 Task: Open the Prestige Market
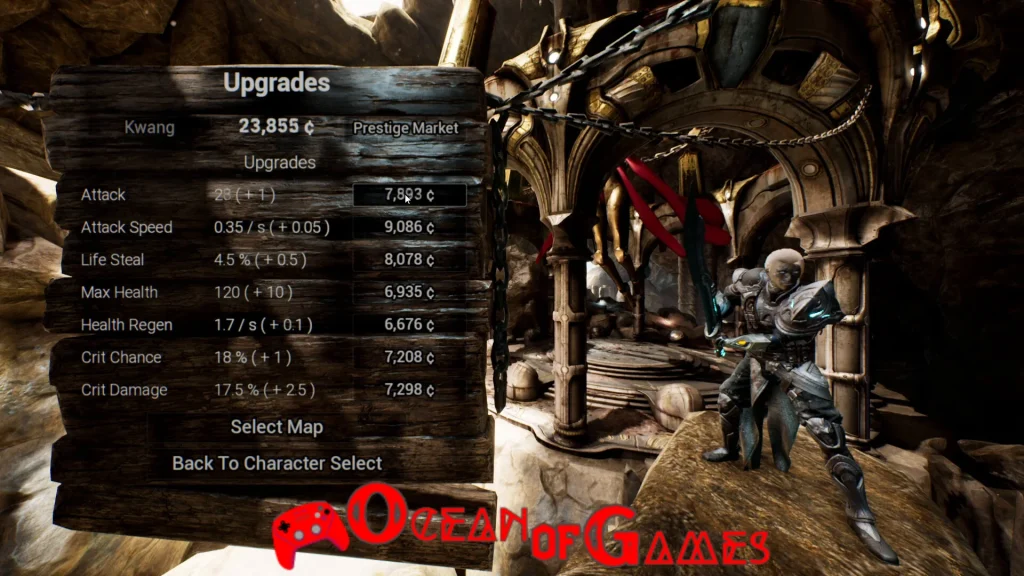[405, 128]
